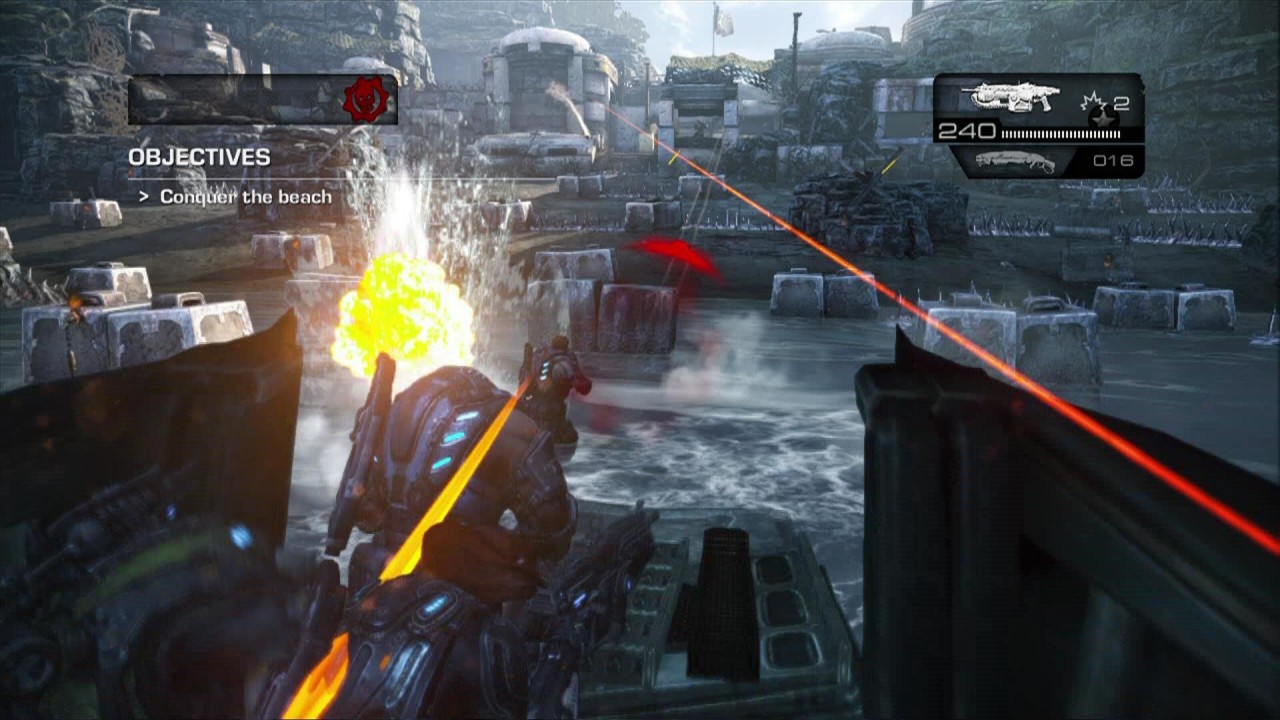Switch to the secondary shotgun weapon
The width and height of the screenshot is (1280, 720).
(1015, 161)
